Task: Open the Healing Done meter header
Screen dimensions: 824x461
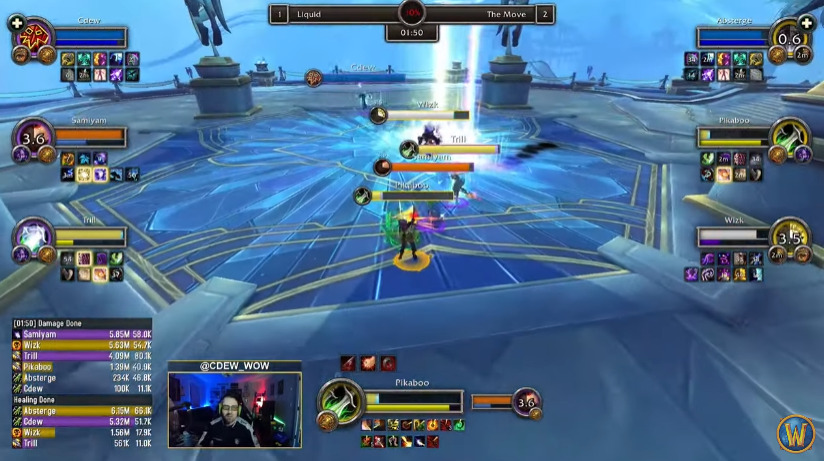Action: click(x=82, y=399)
